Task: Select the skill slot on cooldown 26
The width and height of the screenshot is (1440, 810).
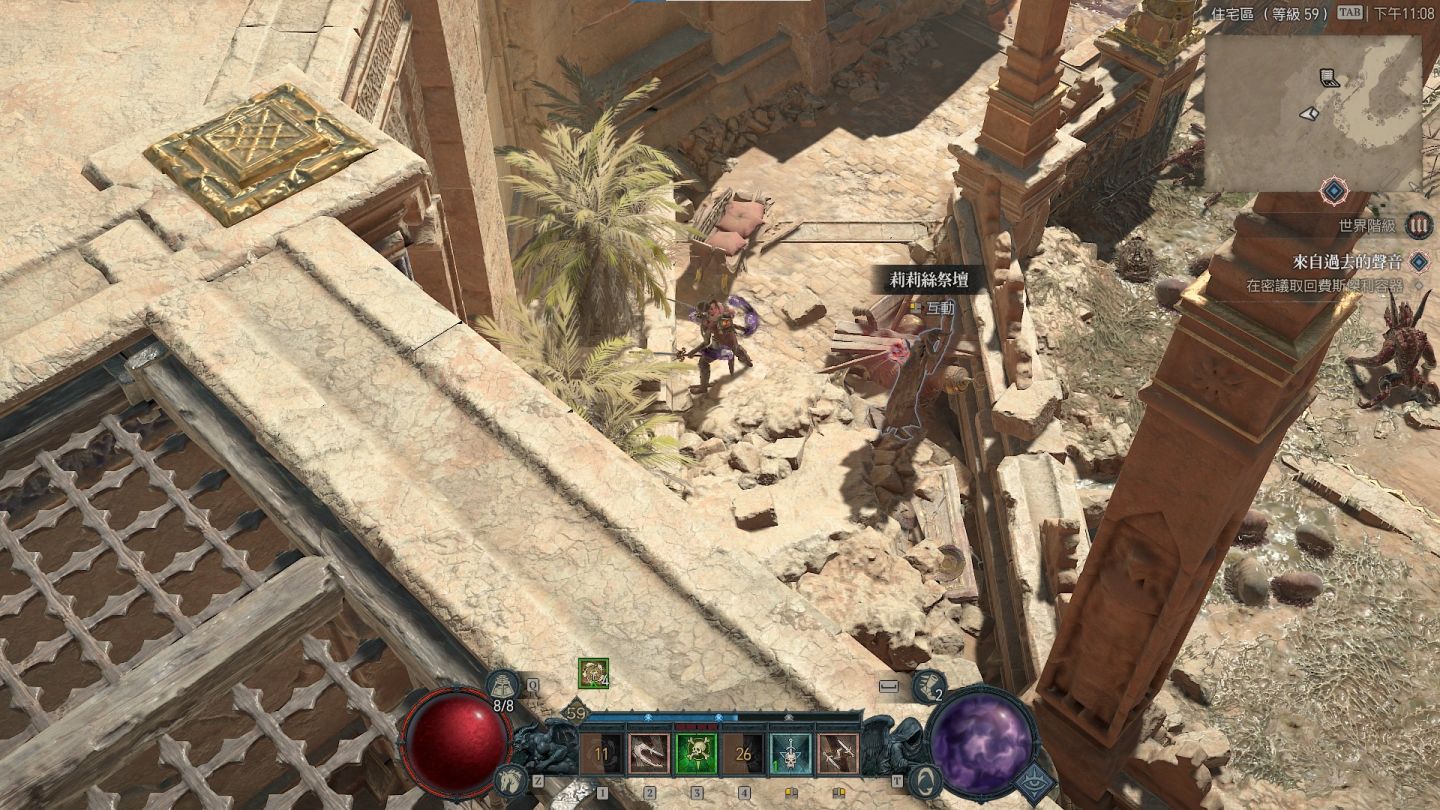Action: coord(744,753)
